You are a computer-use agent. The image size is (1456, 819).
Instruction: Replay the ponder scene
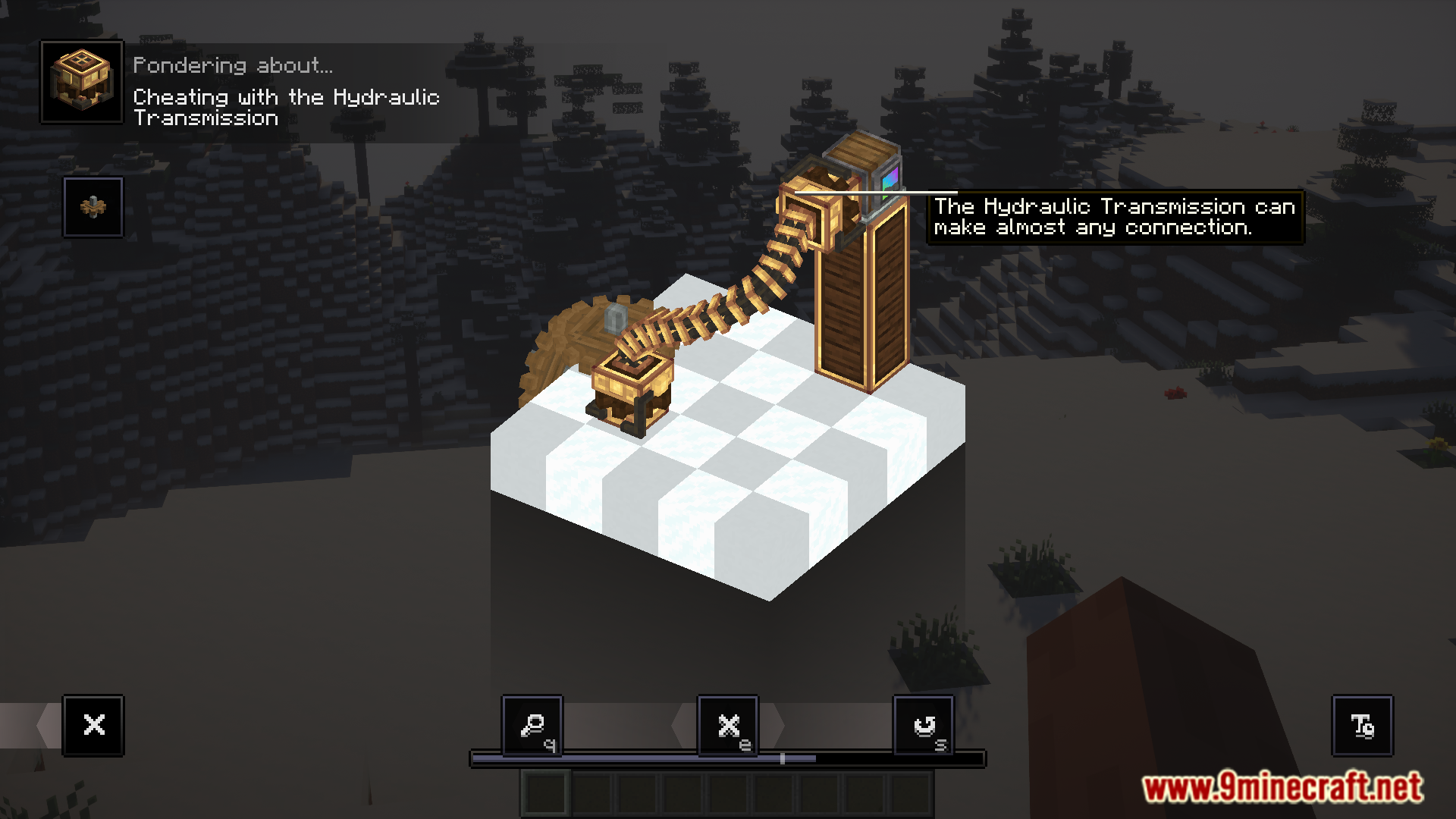click(924, 725)
